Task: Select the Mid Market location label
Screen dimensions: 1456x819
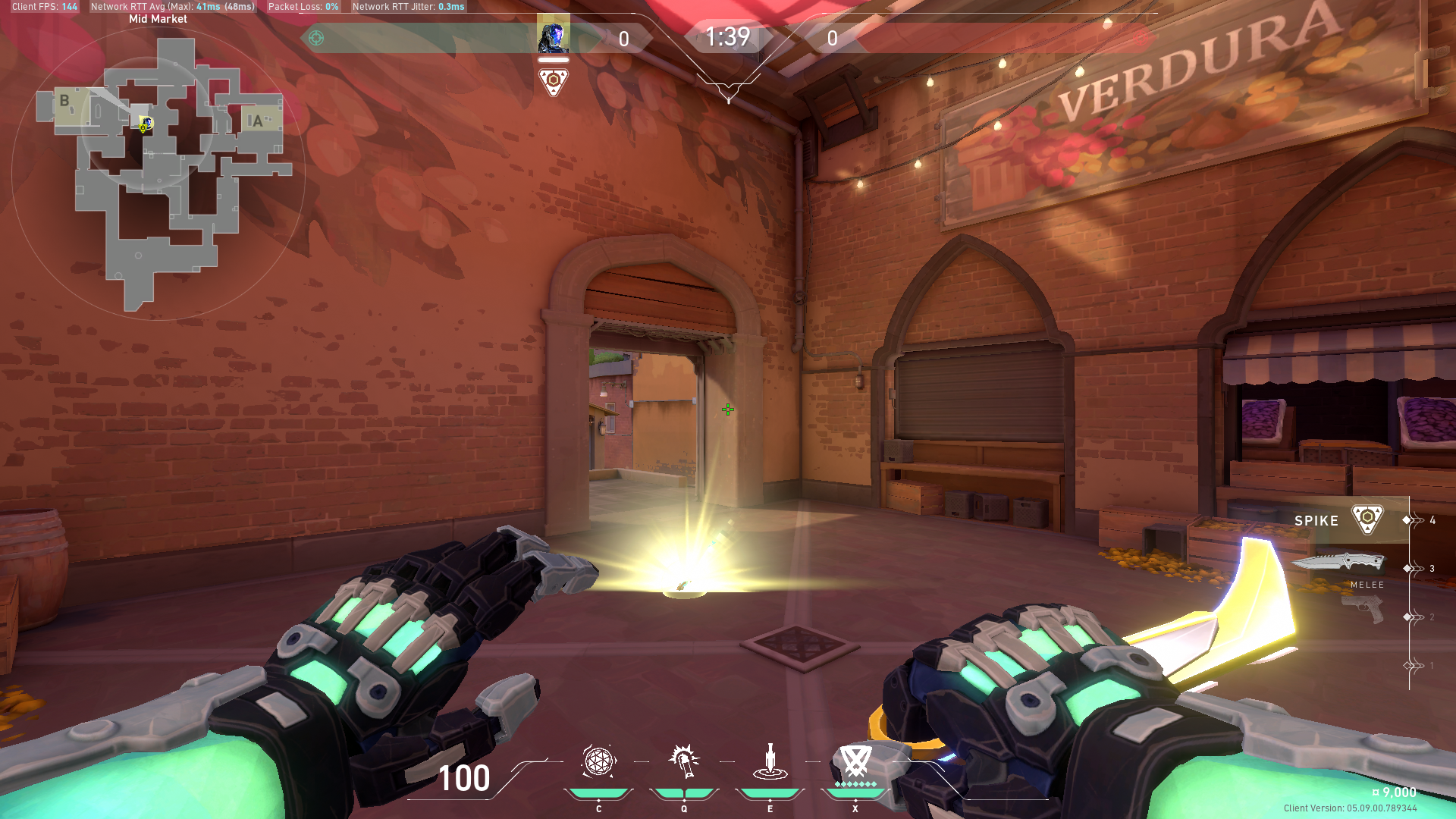Action: click(x=157, y=18)
